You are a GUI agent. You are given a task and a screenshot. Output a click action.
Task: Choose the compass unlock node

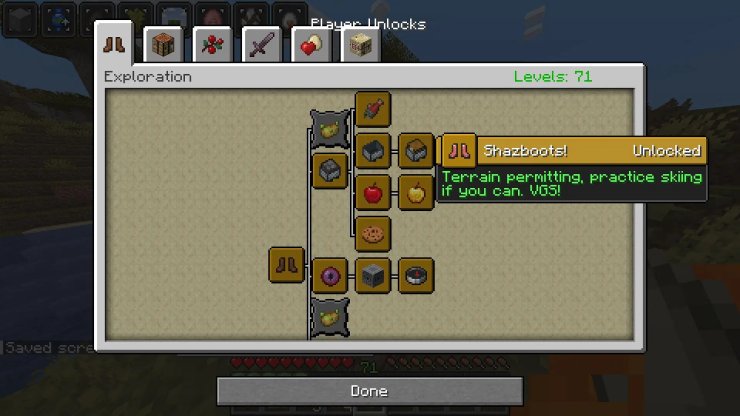coord(415,275)
